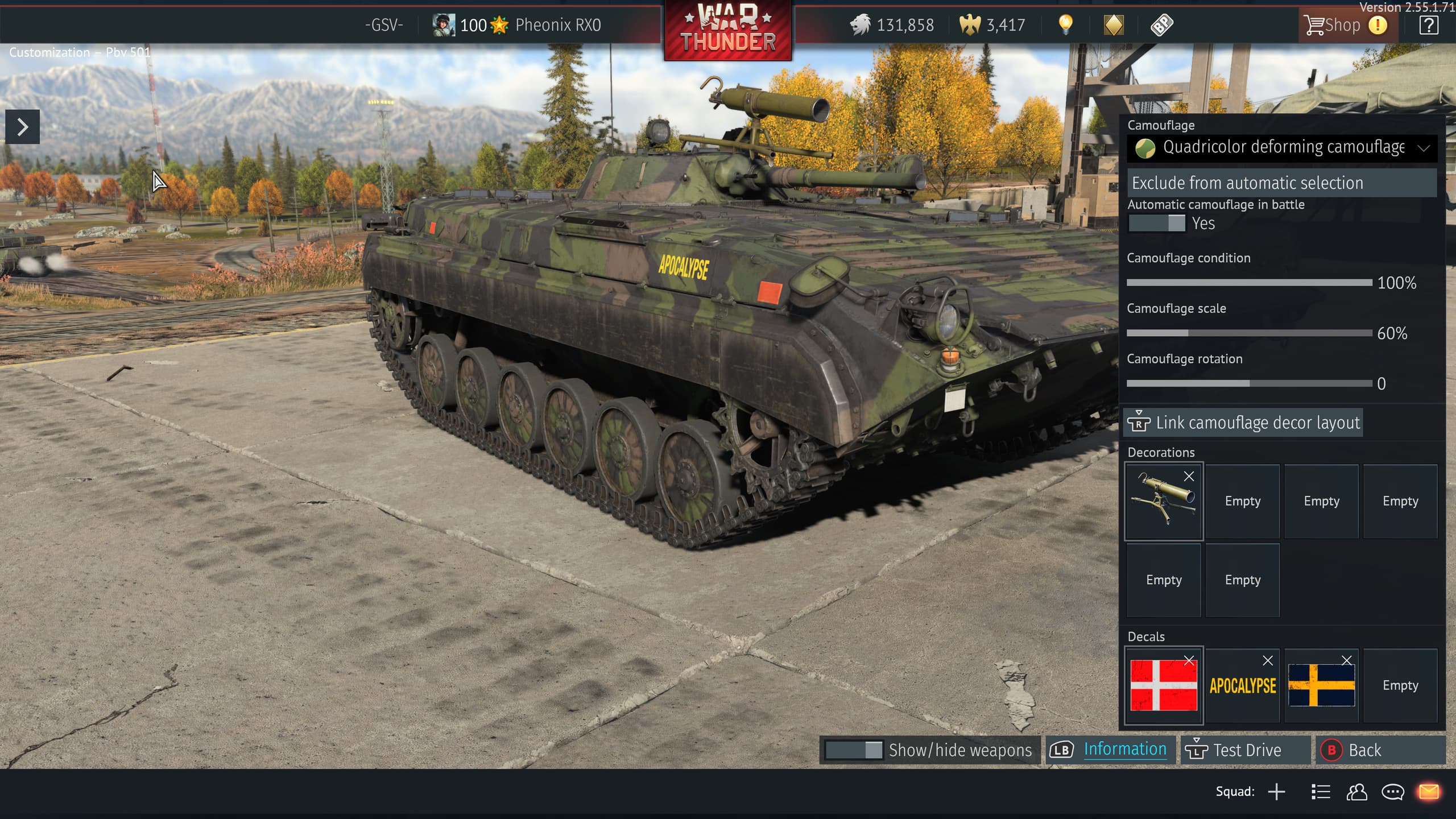
Task: Change the Camouflage rotation slider
Action: click(x=1249, y=384)
